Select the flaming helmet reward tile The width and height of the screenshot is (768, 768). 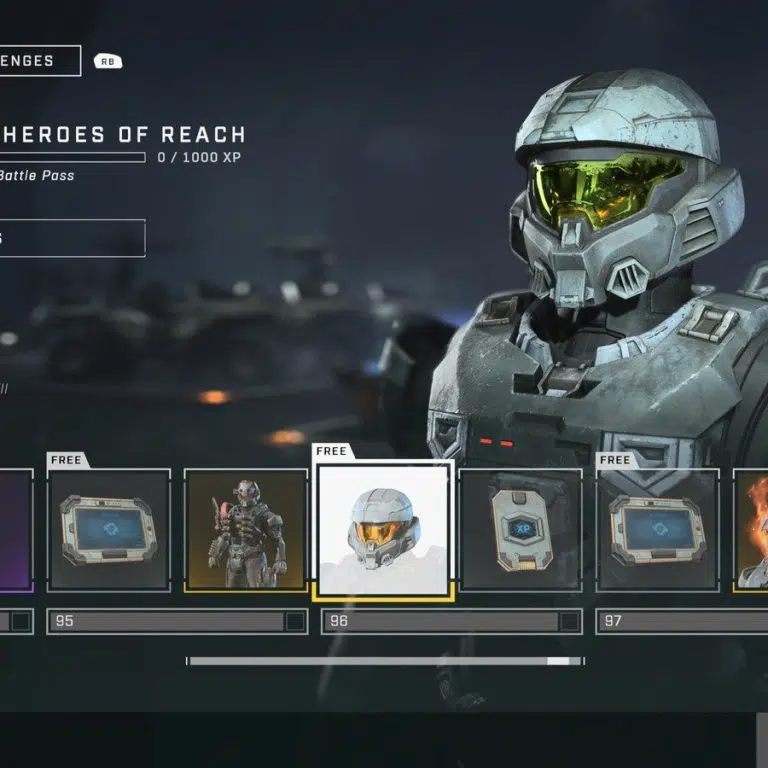tap(751, 530)
